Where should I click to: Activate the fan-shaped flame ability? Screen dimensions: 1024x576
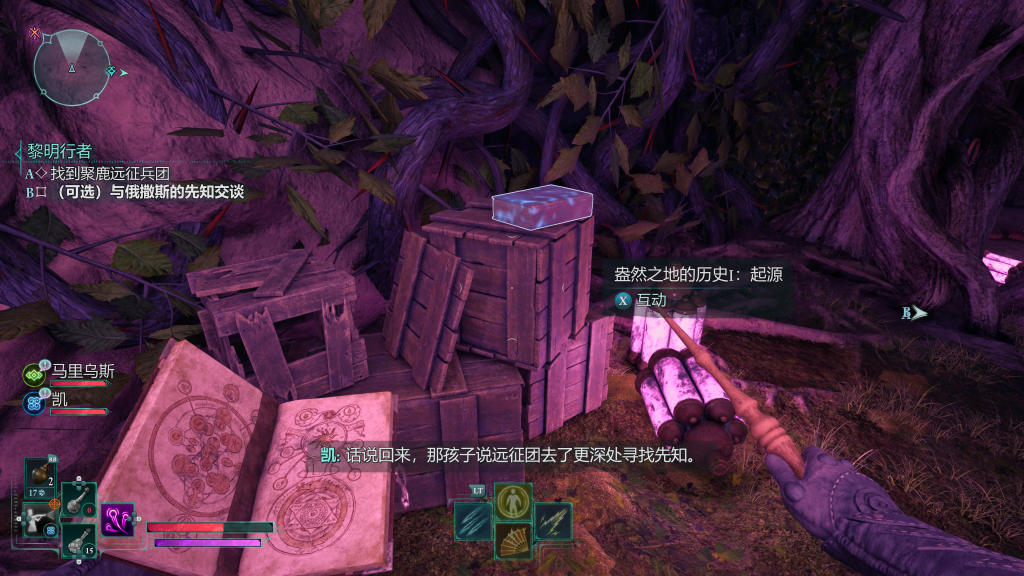point(513,541)
